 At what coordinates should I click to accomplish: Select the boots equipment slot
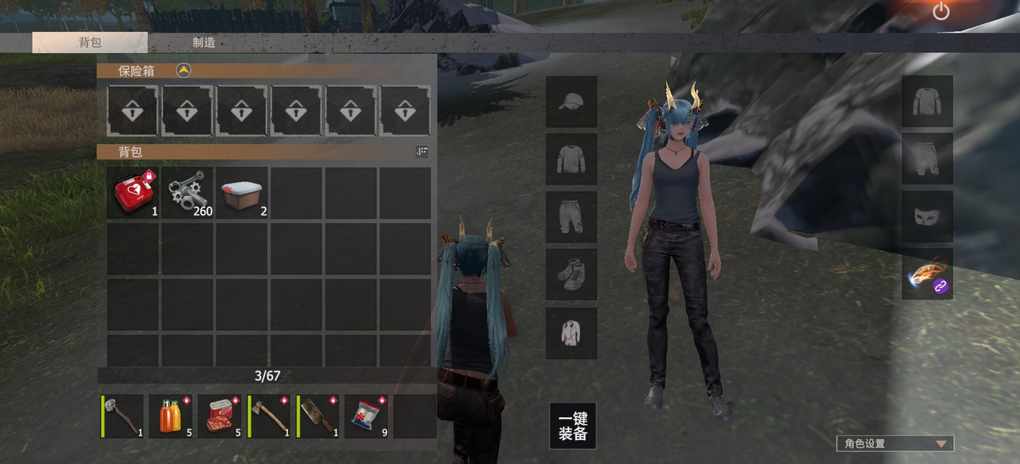[571, 274]
